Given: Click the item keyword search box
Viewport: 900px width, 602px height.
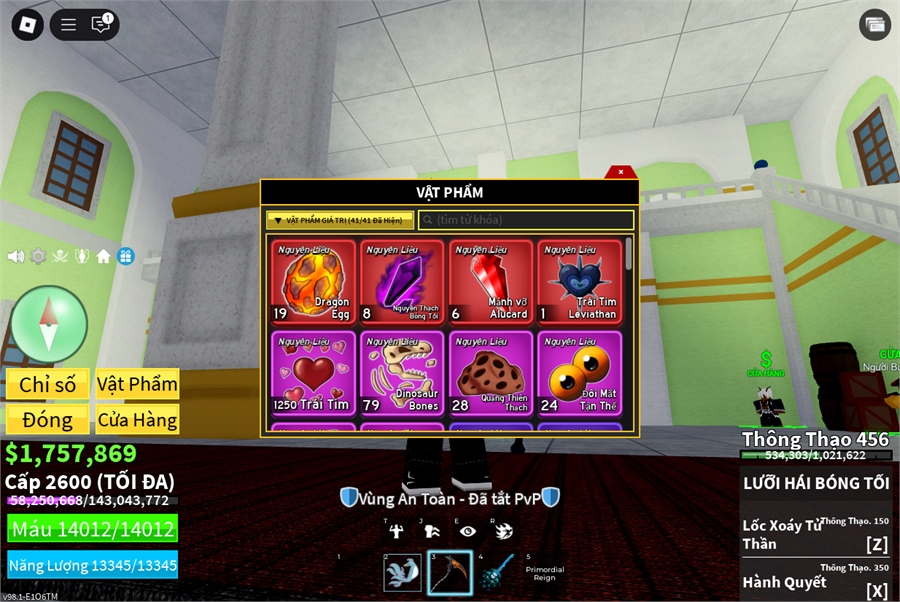Looking at the screenshot, I should (x=526, y=220).
